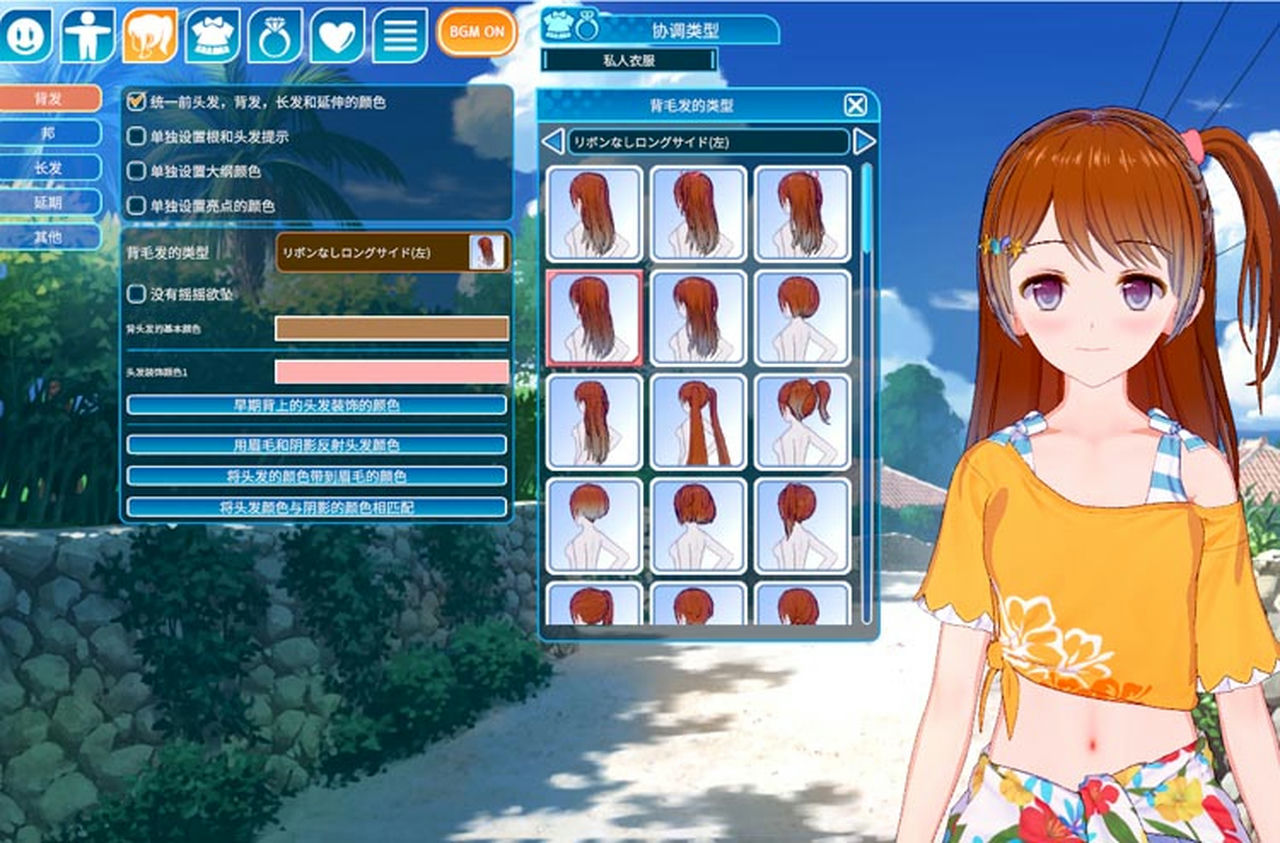Go to next hairstyle with right arrow
The width and height of the screenshot is (1280, 843).
pos(864,141)
